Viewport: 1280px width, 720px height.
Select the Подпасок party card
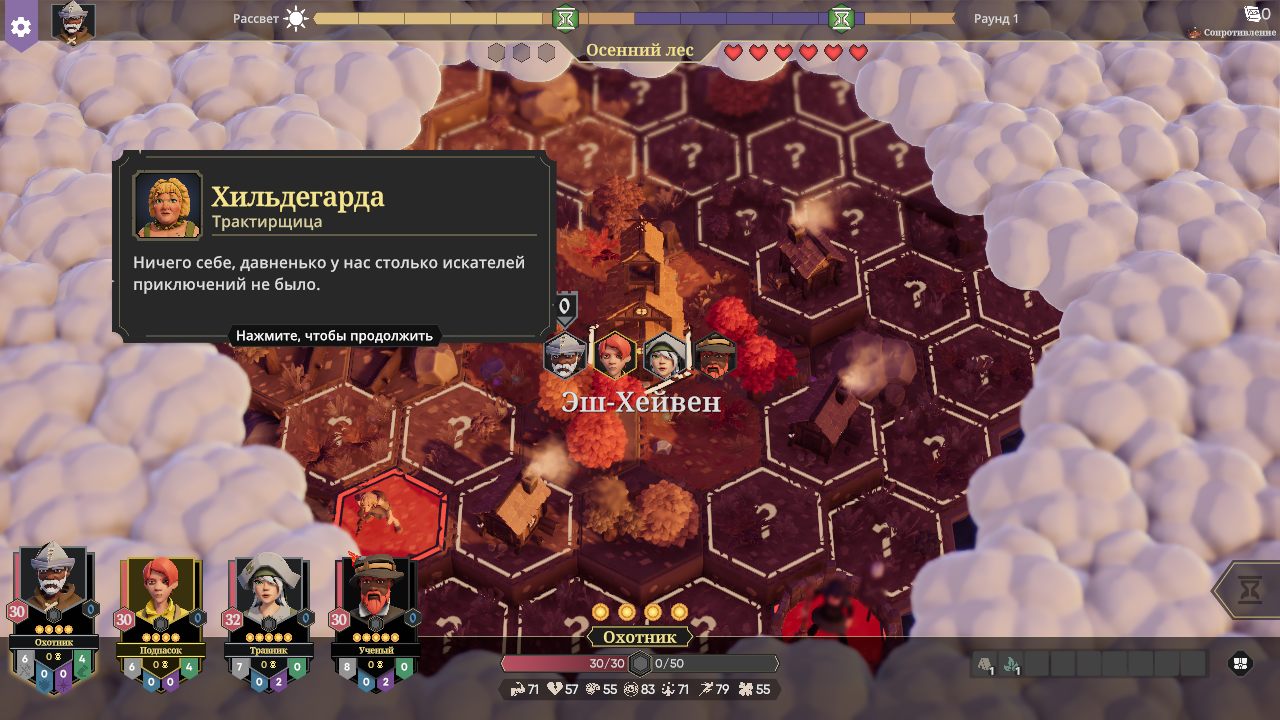pos(160,610)
